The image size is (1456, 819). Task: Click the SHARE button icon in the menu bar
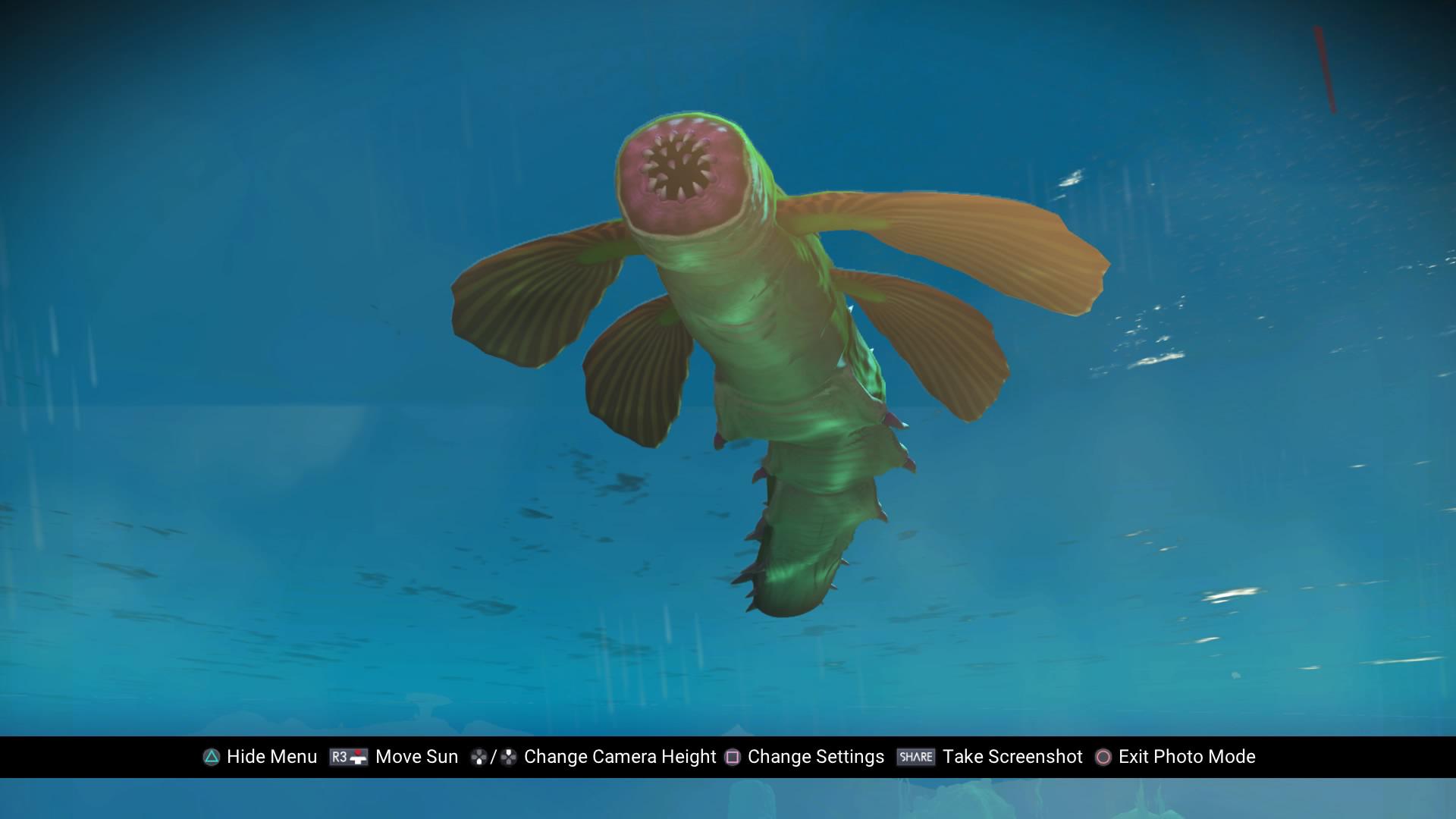[x=916, y=756]
